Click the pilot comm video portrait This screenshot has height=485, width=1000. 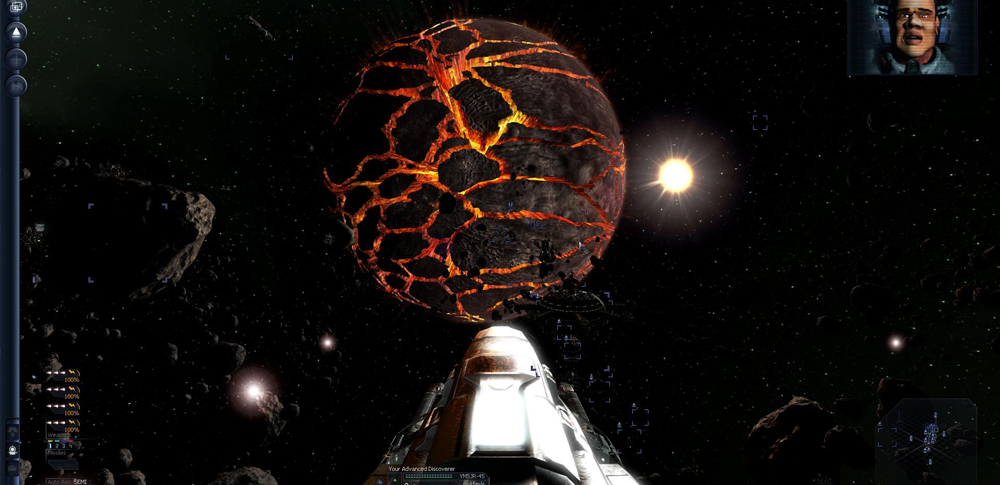click(x=912, y=37)
